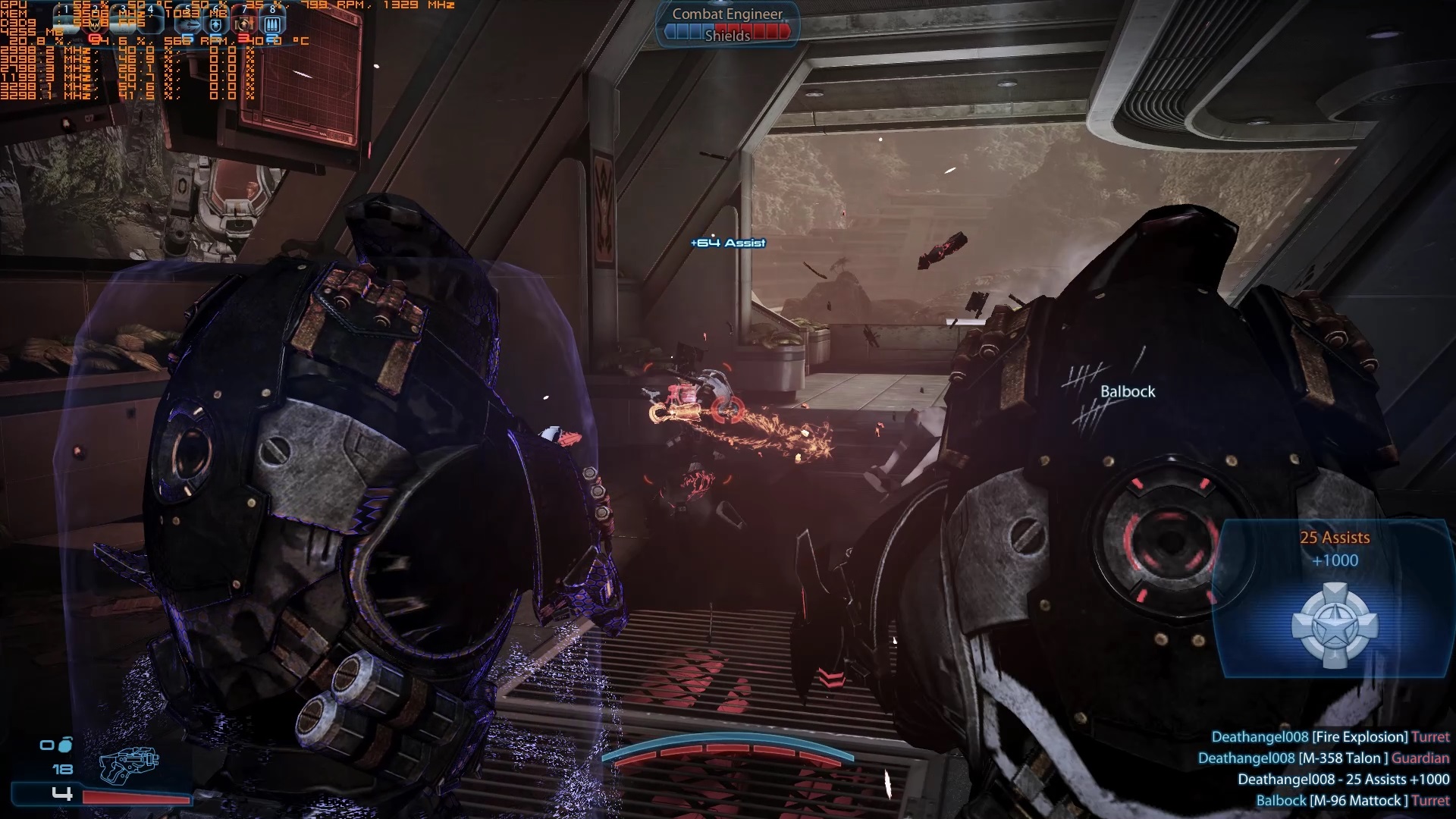This screenshot has height=819, width=1456.
Task: Select the 25 Assists medal icon
Action: tap(1334, 626)
